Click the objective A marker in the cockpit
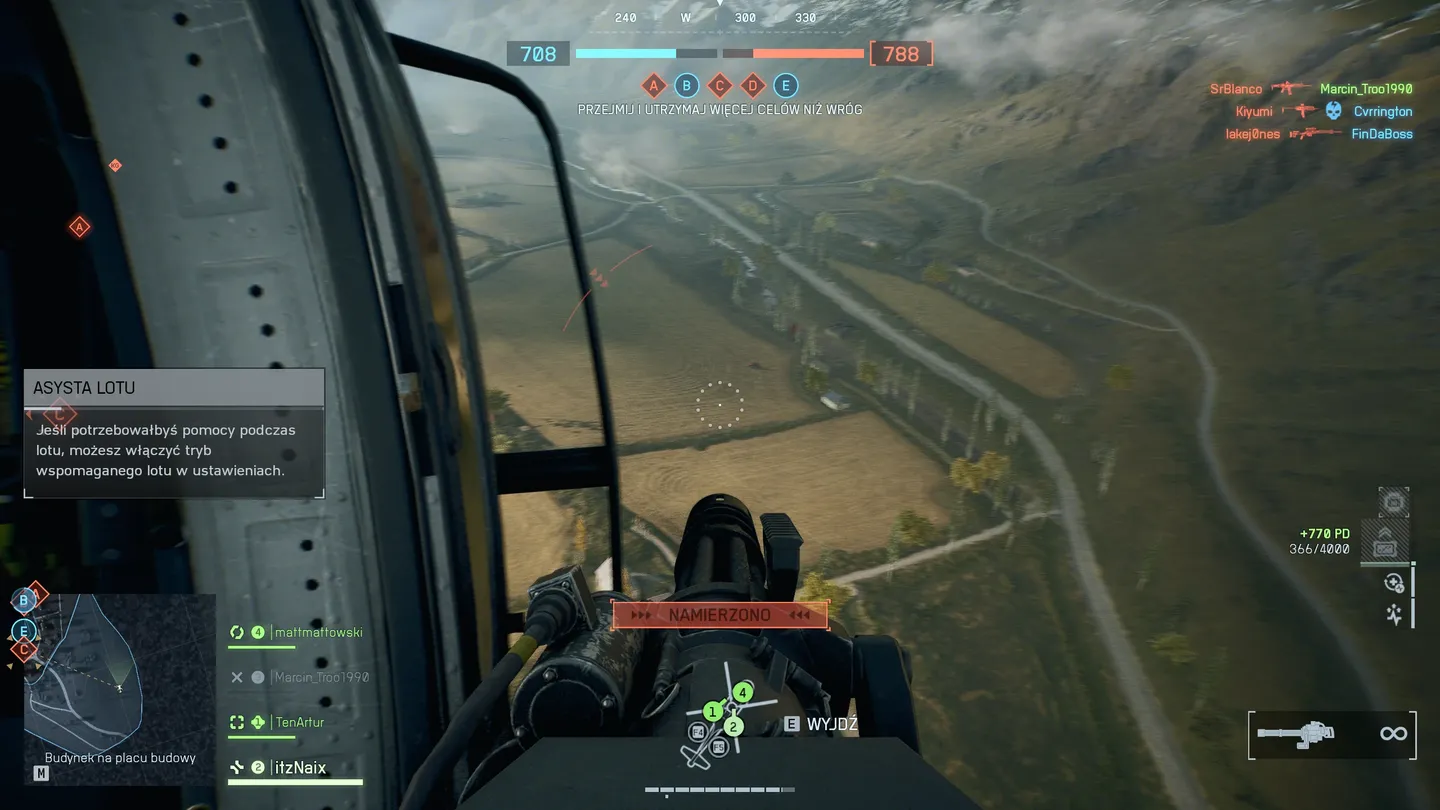This screenshot has height=810, width=1440. [79, 228]
